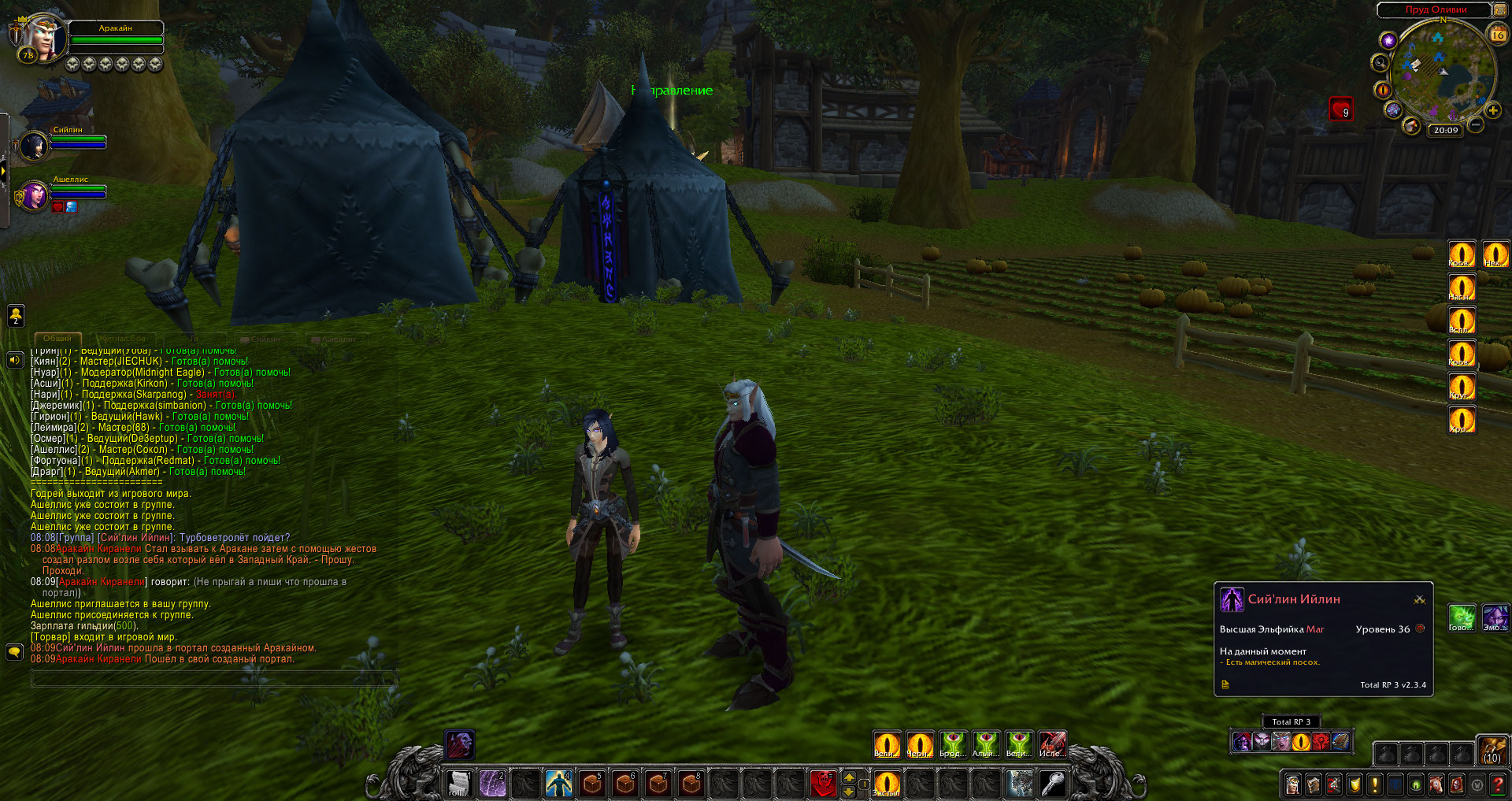Screen dimensions: 1512x801
Task: Click the minimap tracking magnifier button
Action: coord(1380,63)
